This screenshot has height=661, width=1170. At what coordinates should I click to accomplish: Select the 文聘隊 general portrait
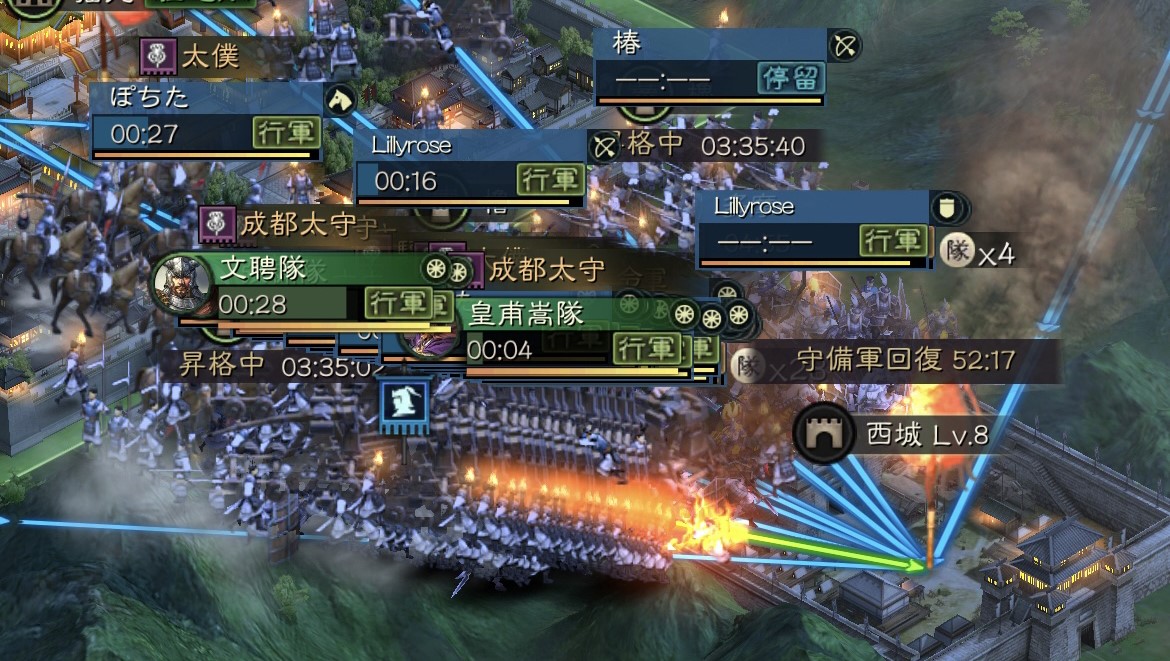pos(183,284)
